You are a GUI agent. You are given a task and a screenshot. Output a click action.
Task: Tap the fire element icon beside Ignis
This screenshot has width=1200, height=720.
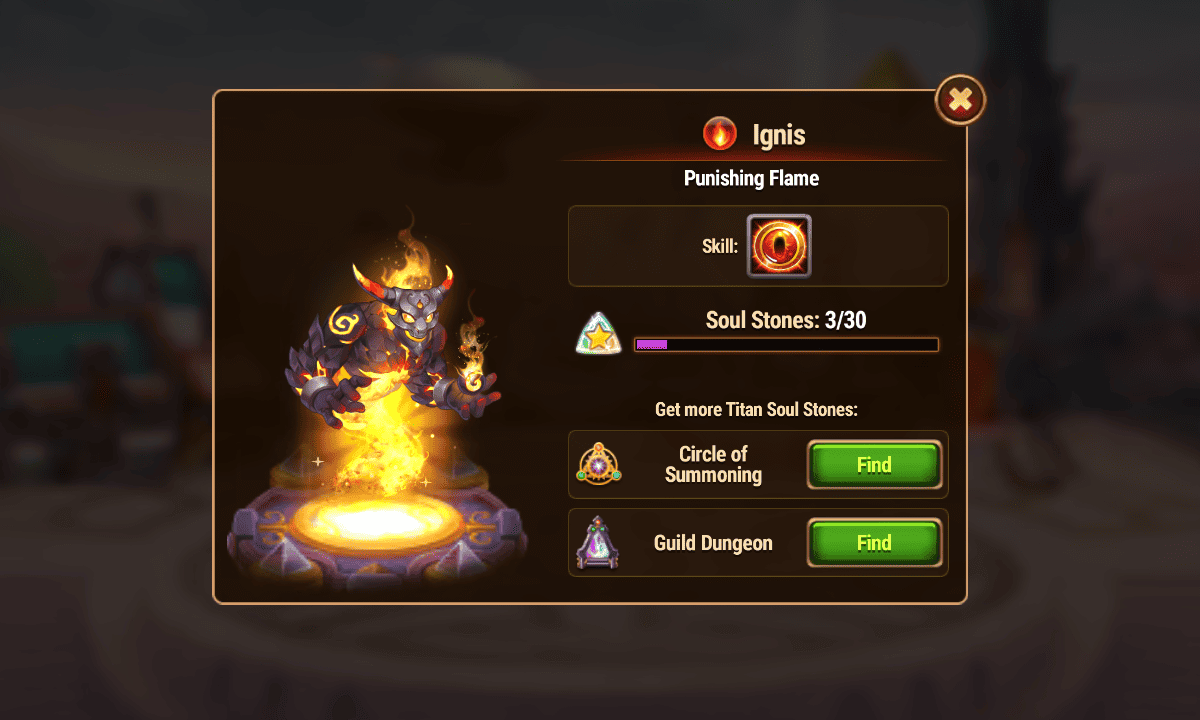click(x=719, y=133)
